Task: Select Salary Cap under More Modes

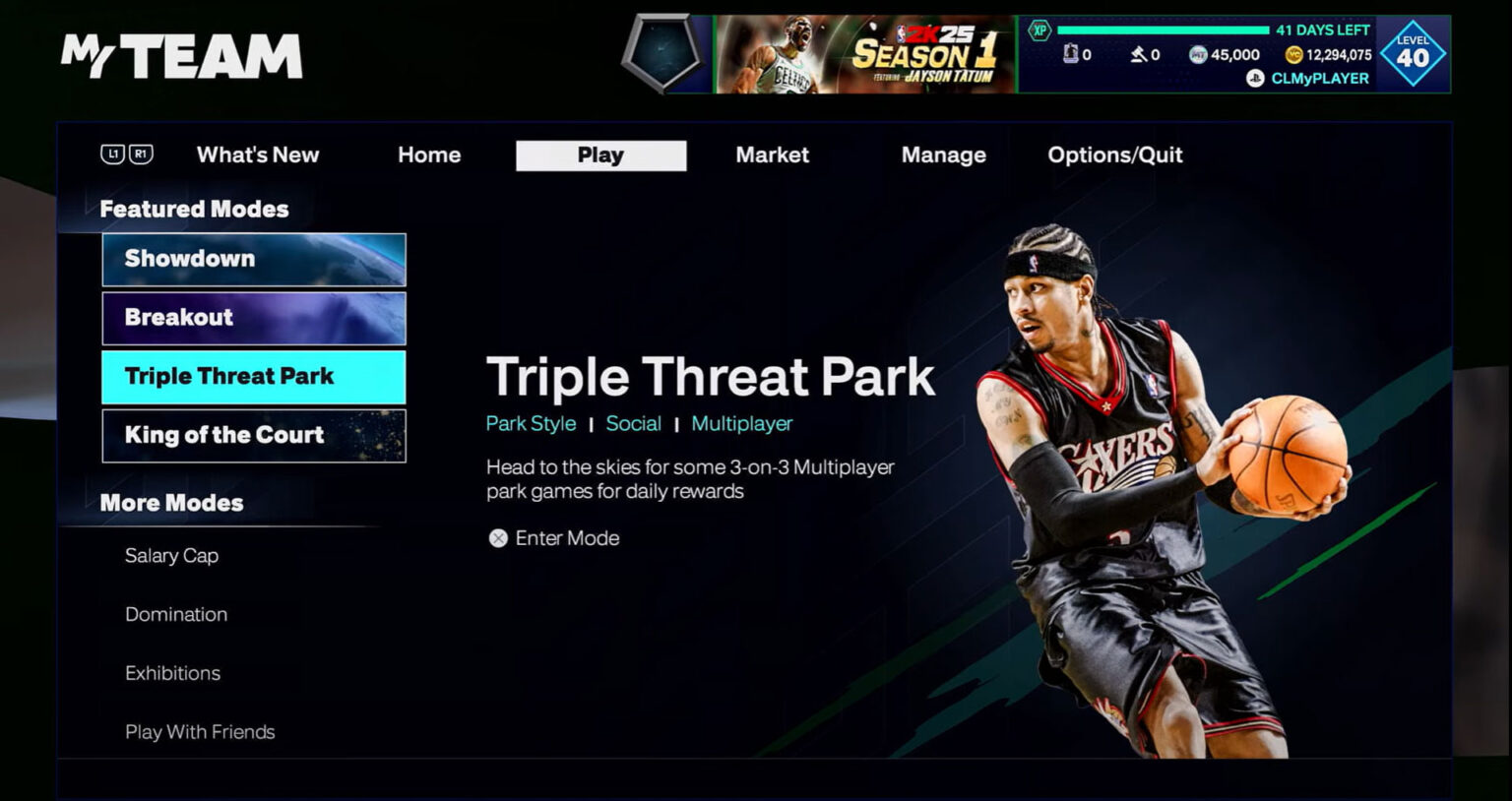Action: [171, 556]
